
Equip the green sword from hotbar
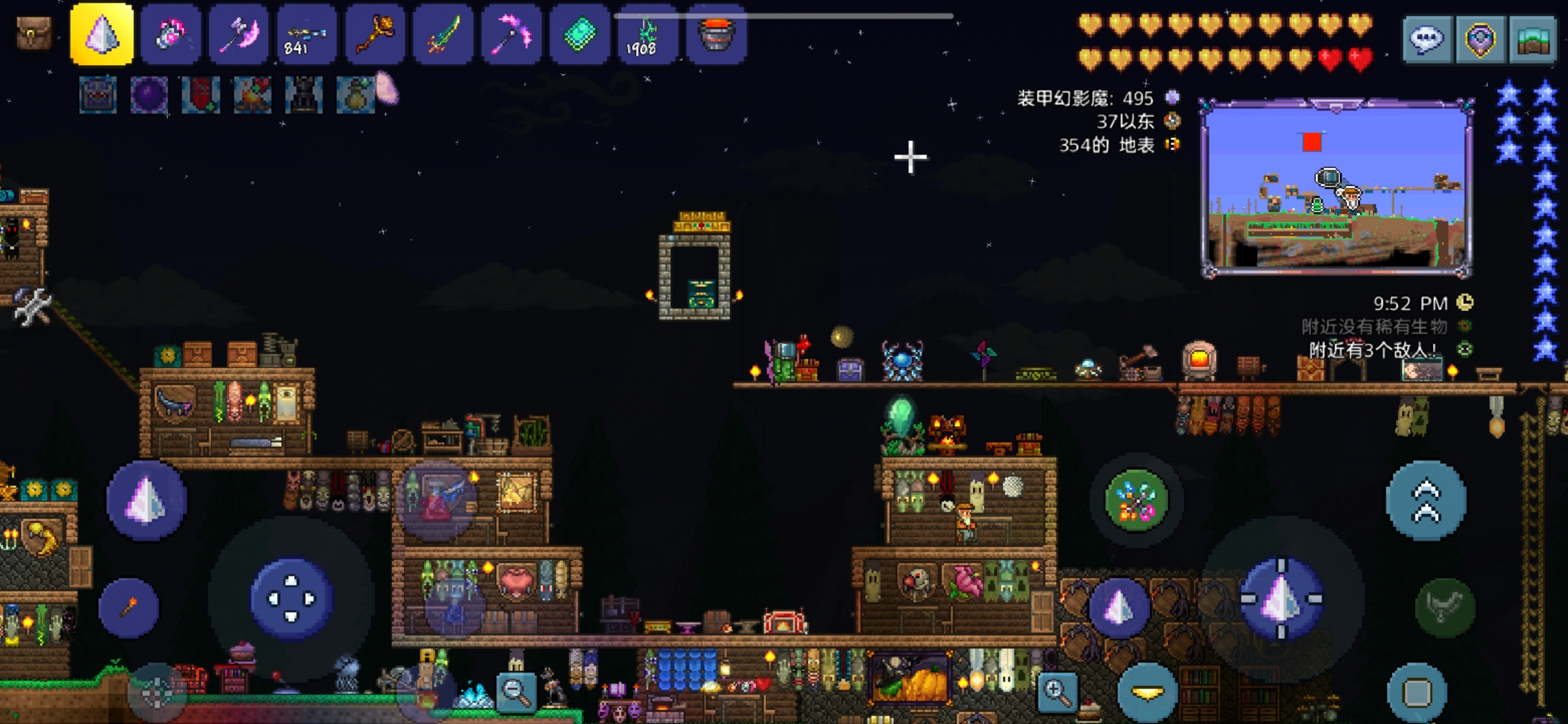tap(443, 35)
